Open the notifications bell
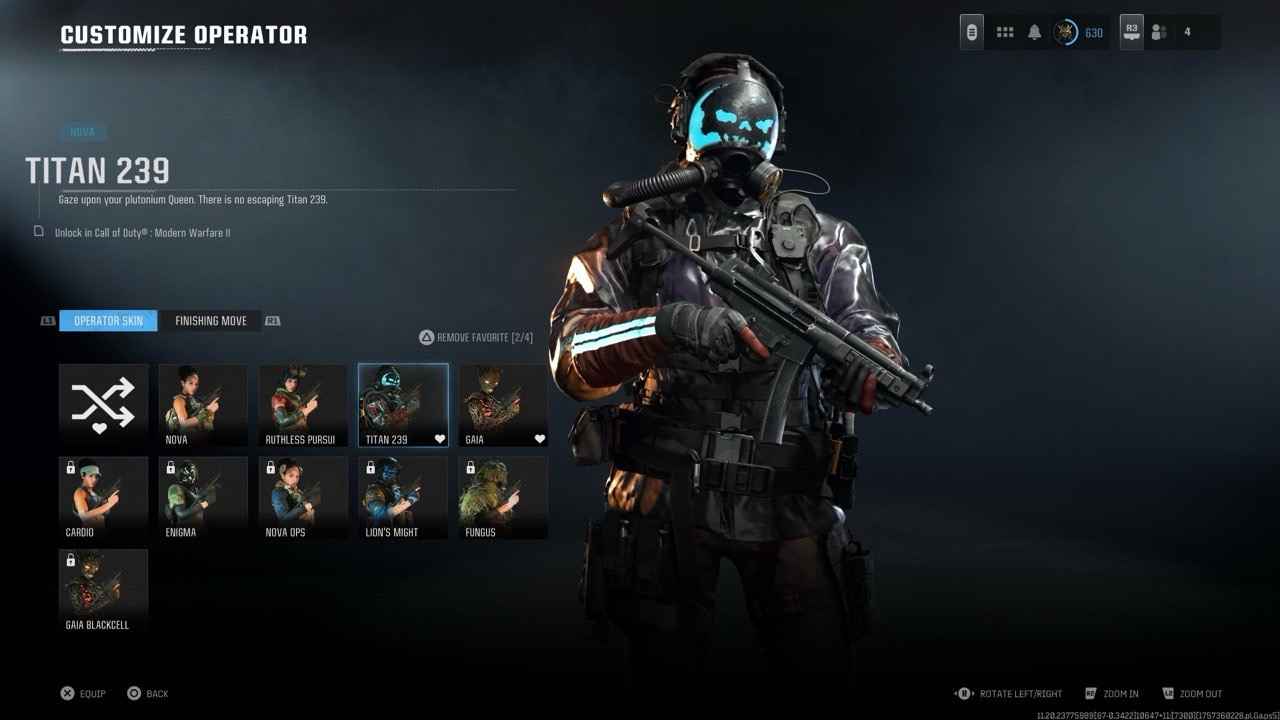The height and width of the screenshot is (720, 1280). click(1034, 32)
